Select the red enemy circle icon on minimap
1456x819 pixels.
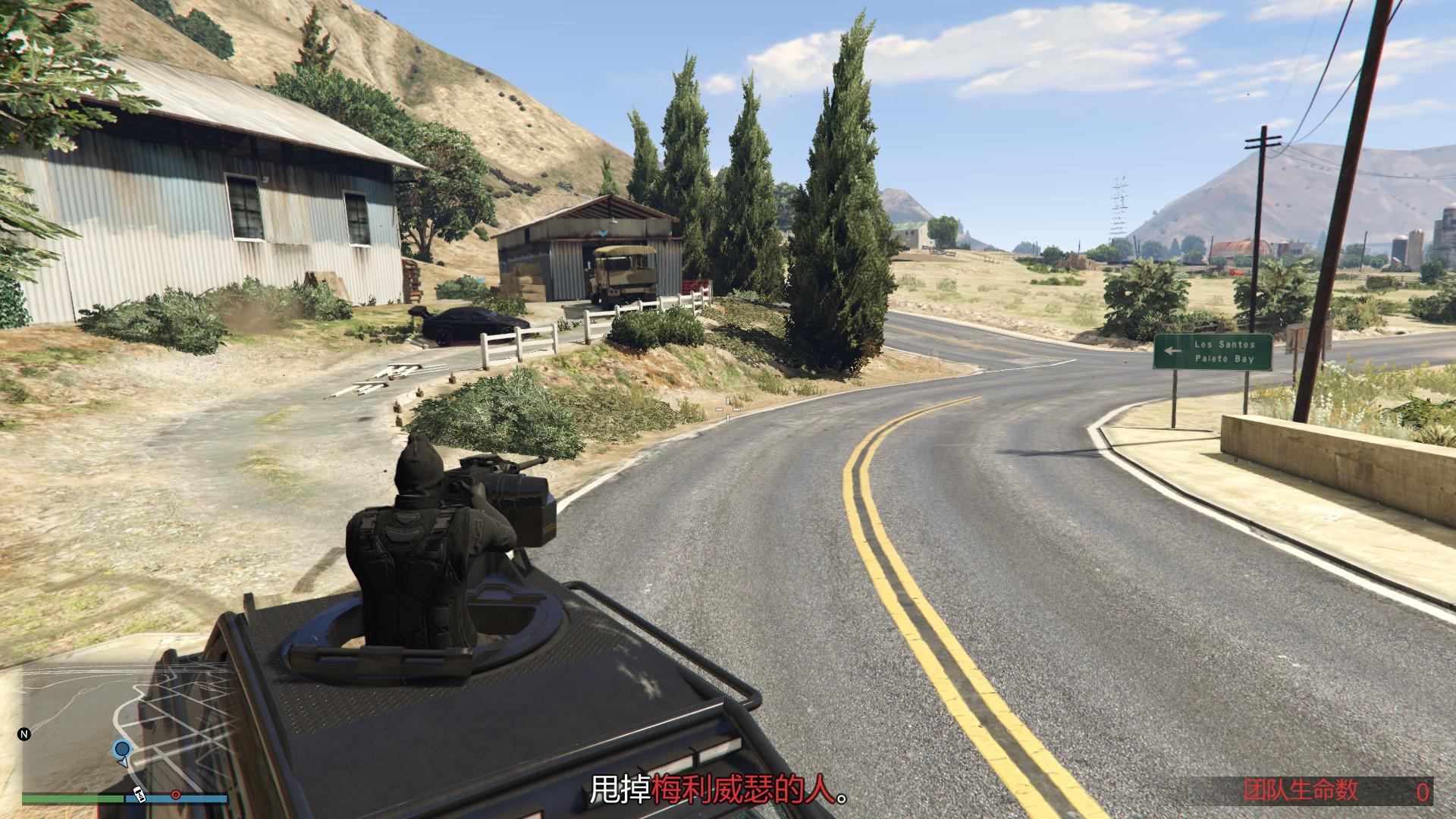[175, 795]
